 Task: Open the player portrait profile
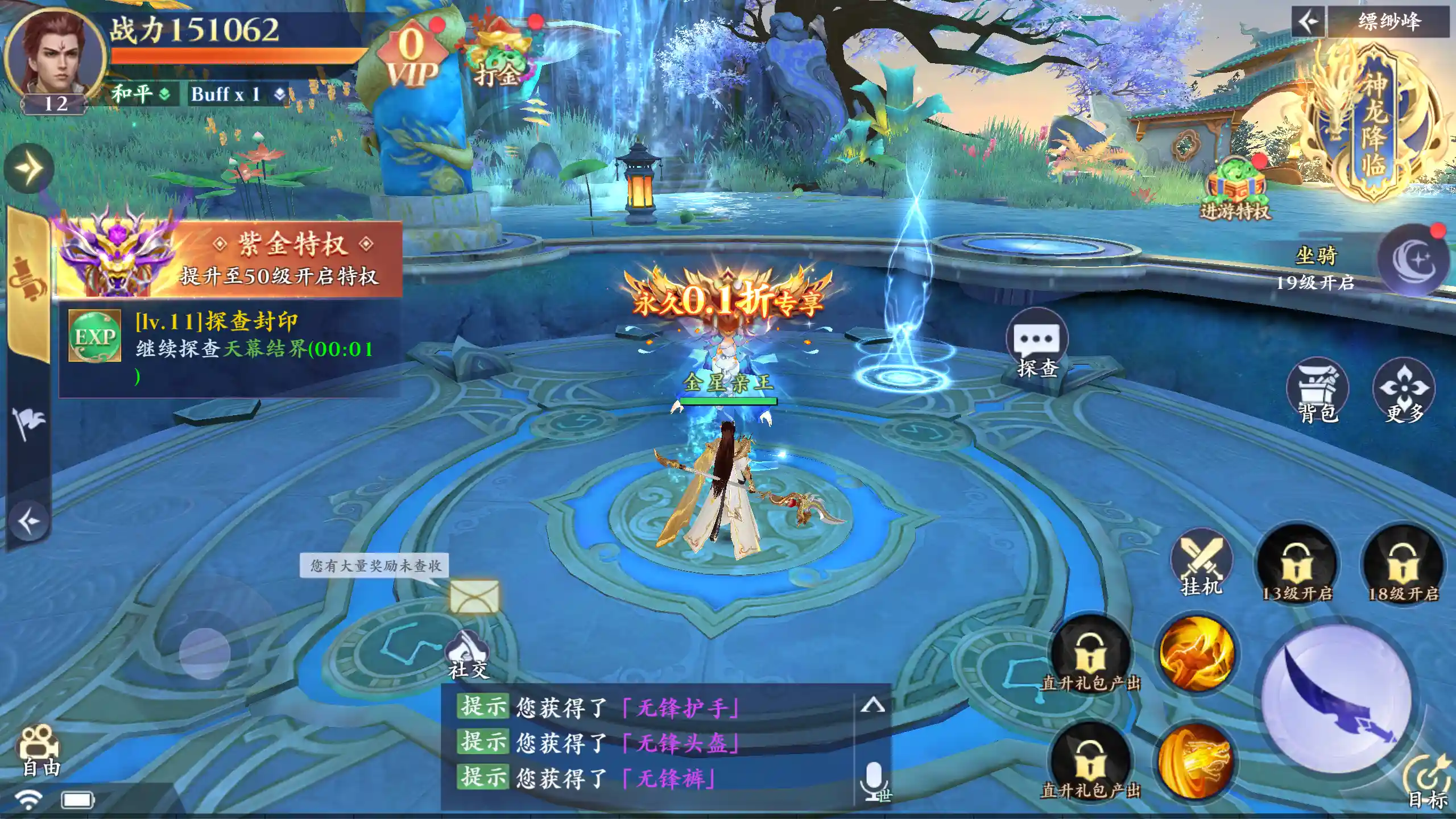[55, 57]
